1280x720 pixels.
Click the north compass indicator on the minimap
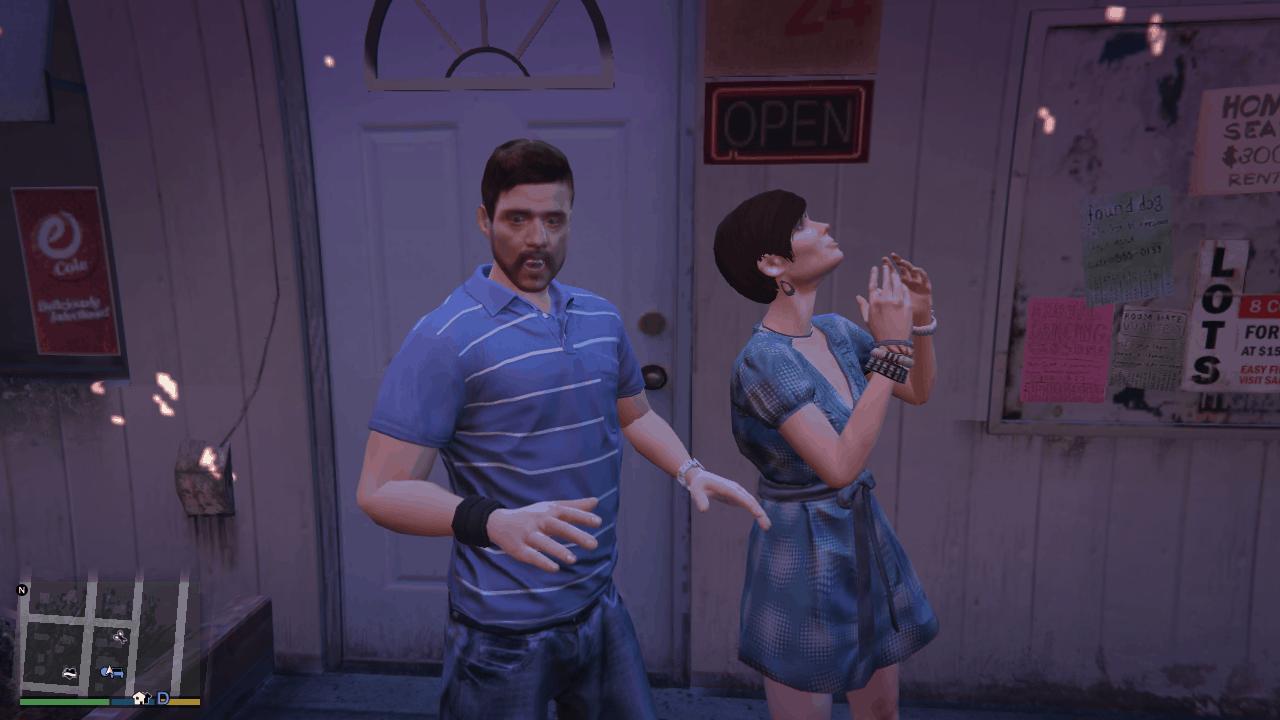pyautogui.click(x=21, y=590)
